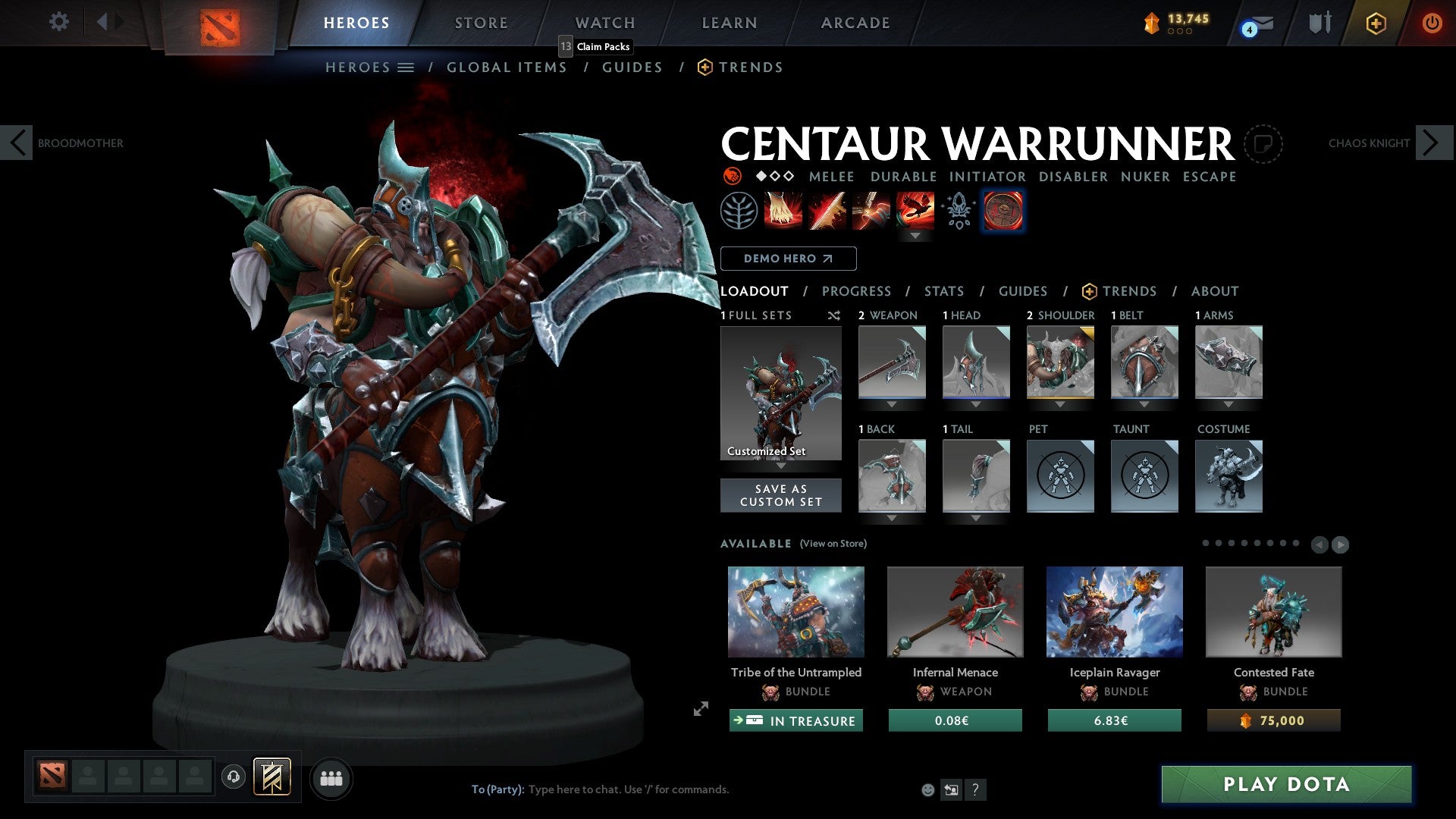Viewport: 1456px width, 819px height.
Task: Open the emoticon picker beside chat
Action: pos(927,789)
